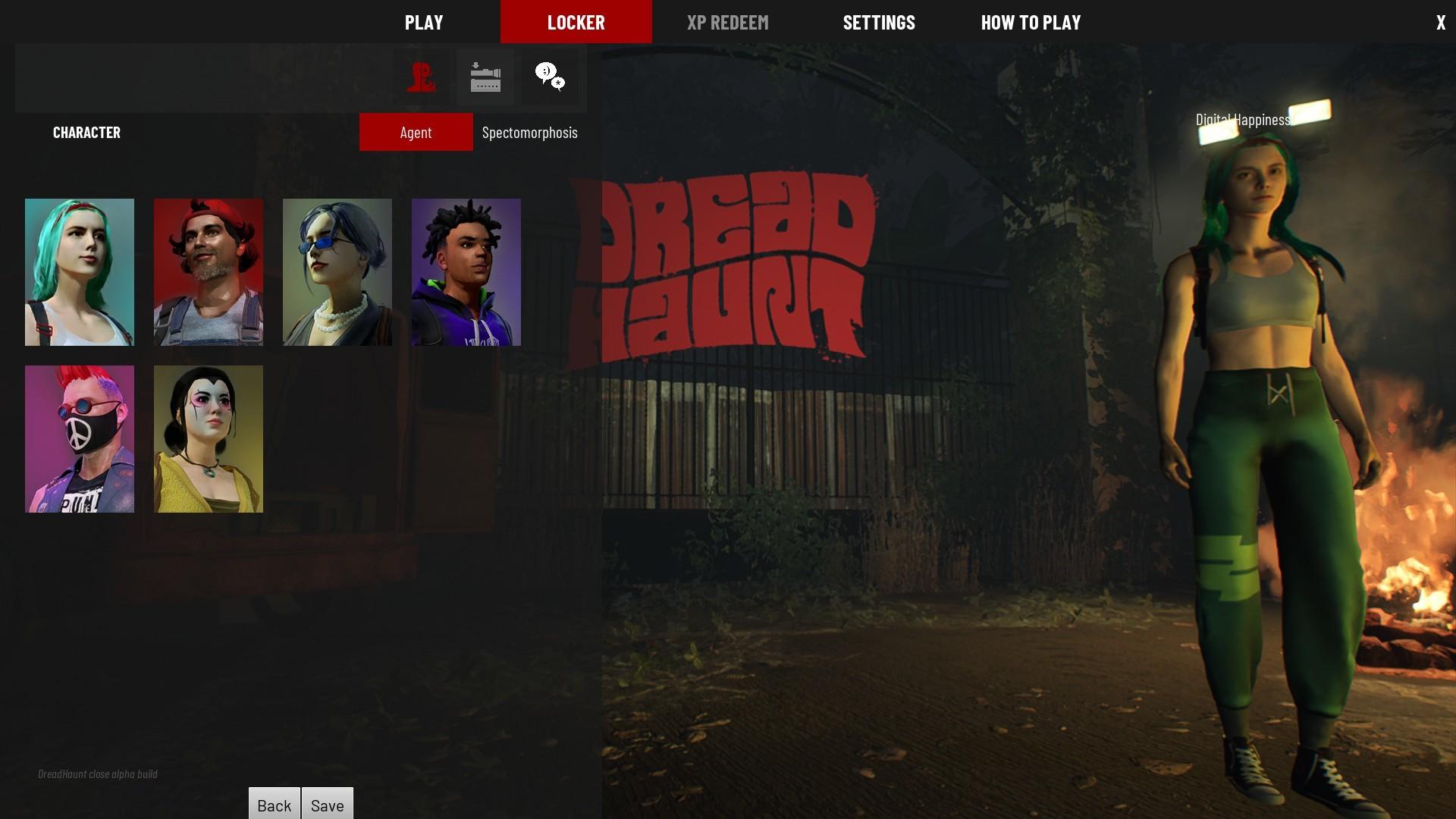Open the SETTINGS menu
The height and width of the screenshot is (819, 1456).
[878, 22]
